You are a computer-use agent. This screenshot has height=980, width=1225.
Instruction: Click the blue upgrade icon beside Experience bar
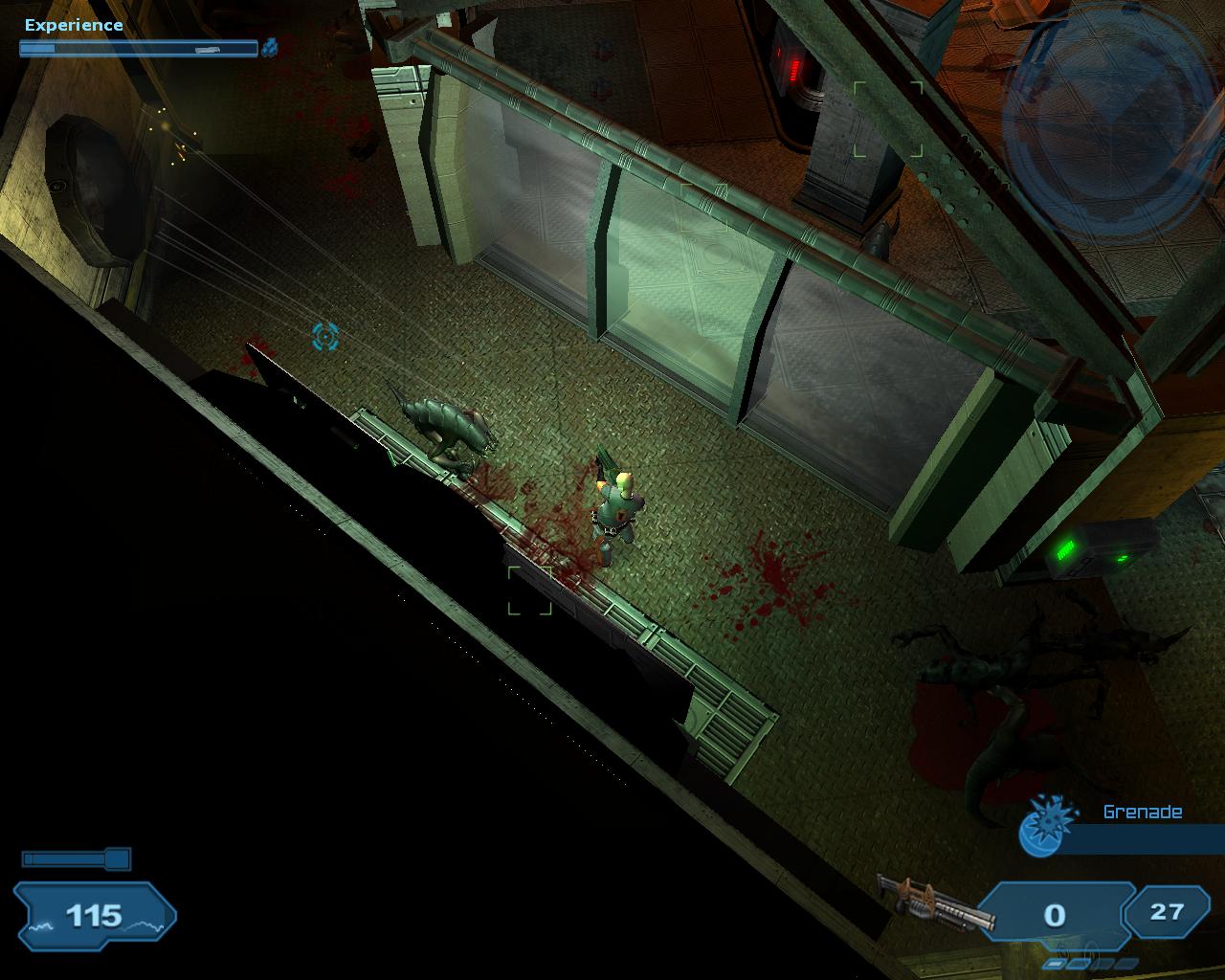(x=270, y=47)
